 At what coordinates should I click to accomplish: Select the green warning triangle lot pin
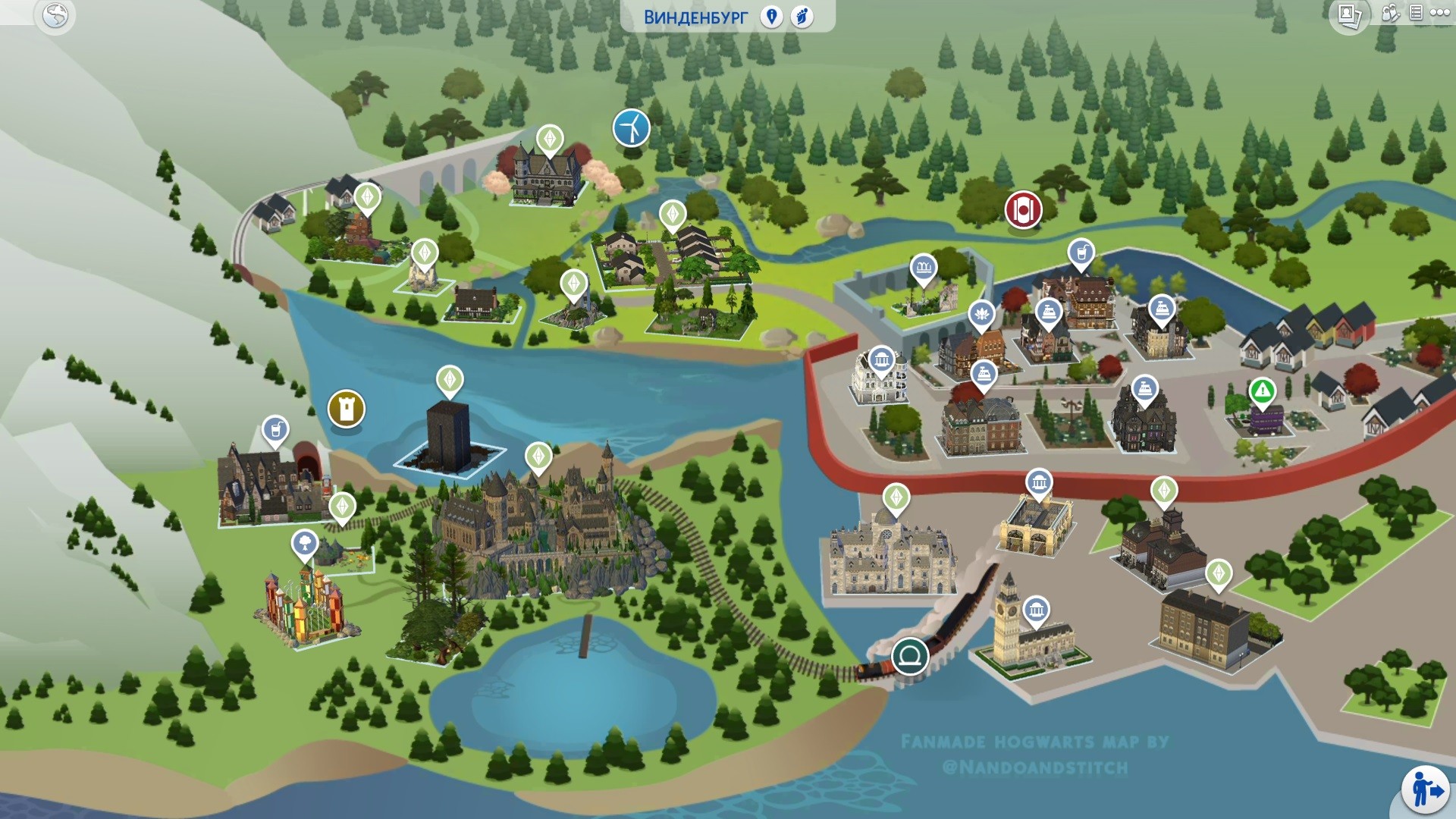pyautogui.click(x=1262, y=391)
